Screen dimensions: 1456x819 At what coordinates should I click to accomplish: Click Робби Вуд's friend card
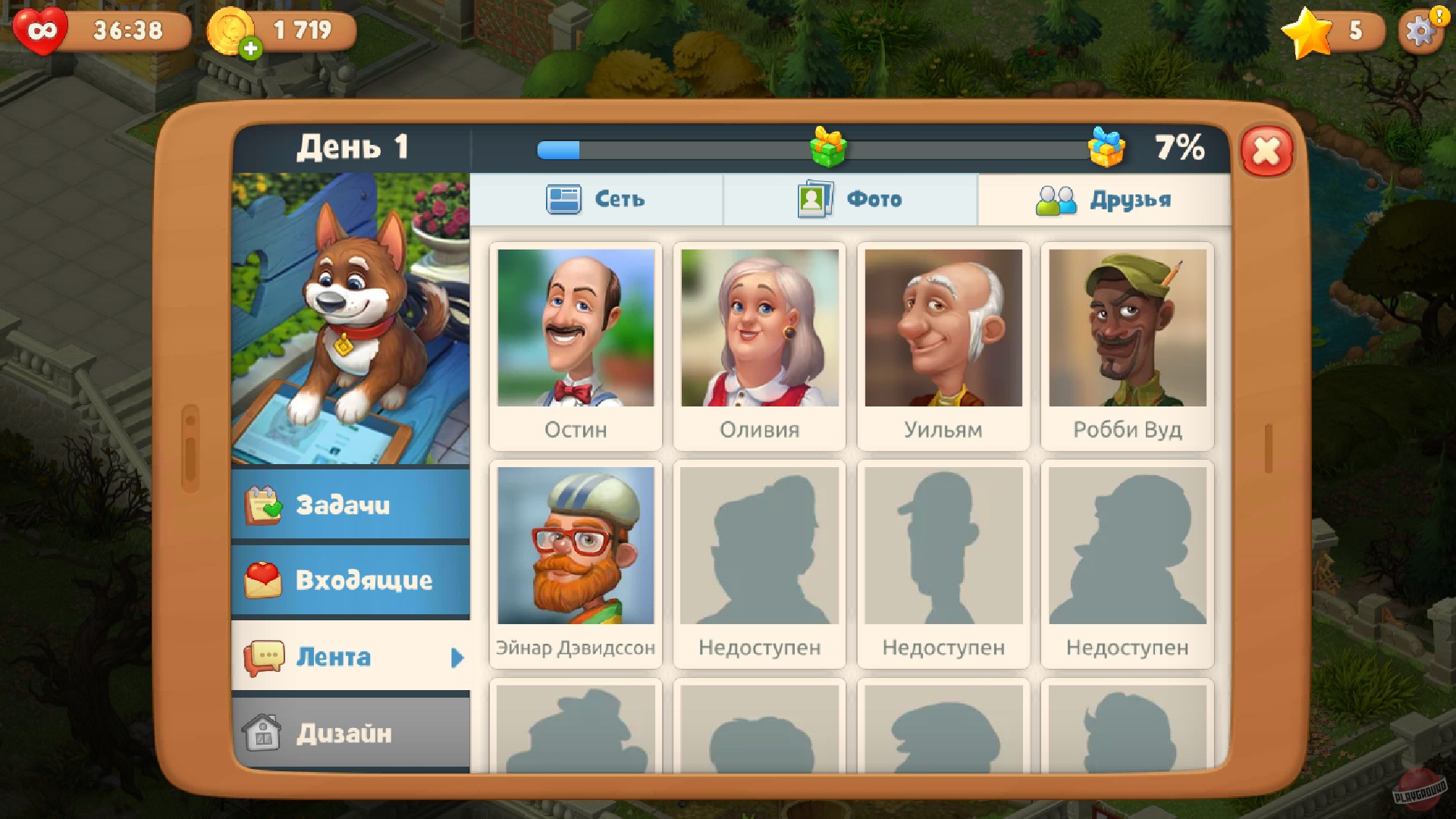point(1128,345)
